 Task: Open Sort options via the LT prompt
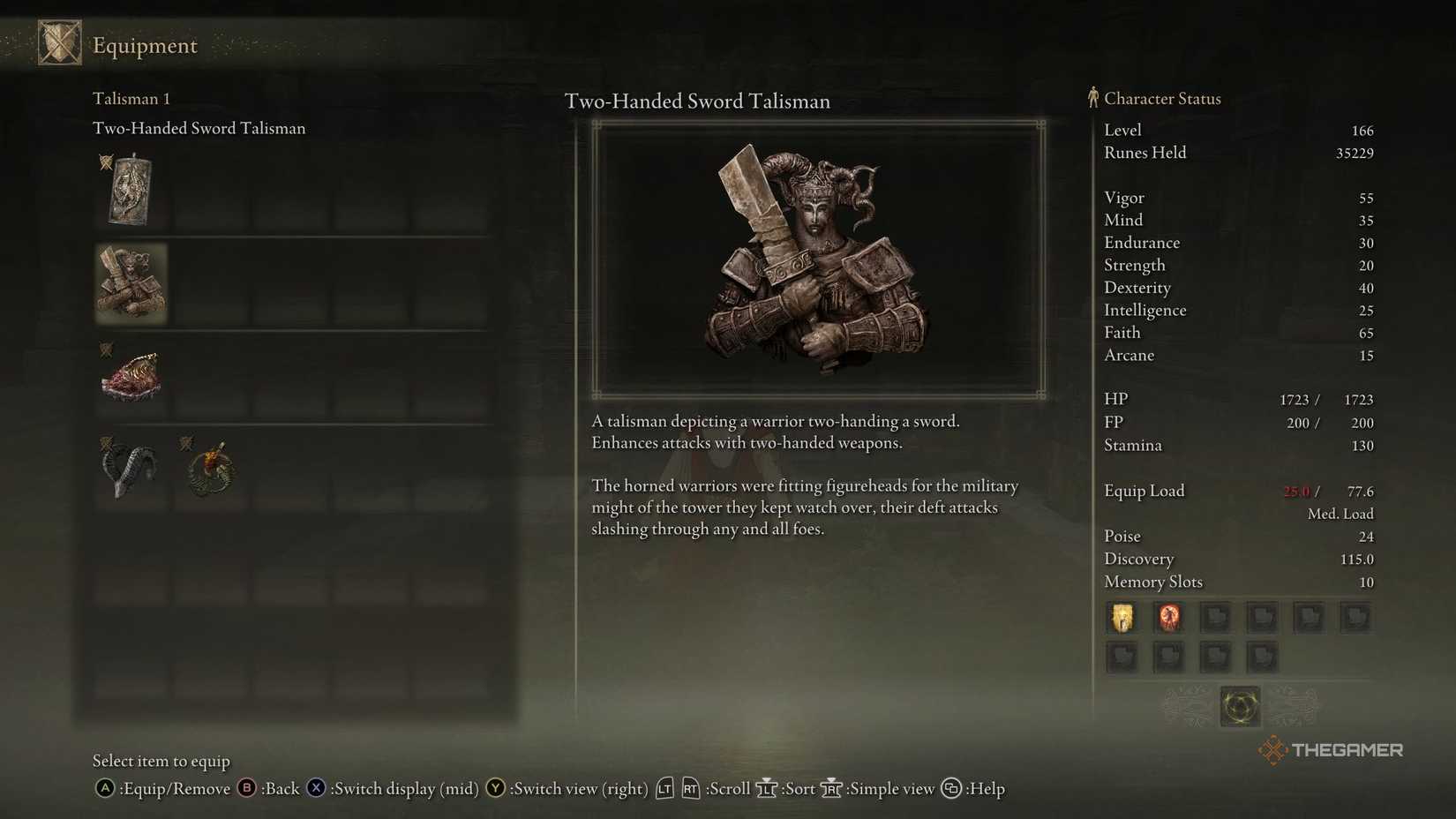click(767, 788)
